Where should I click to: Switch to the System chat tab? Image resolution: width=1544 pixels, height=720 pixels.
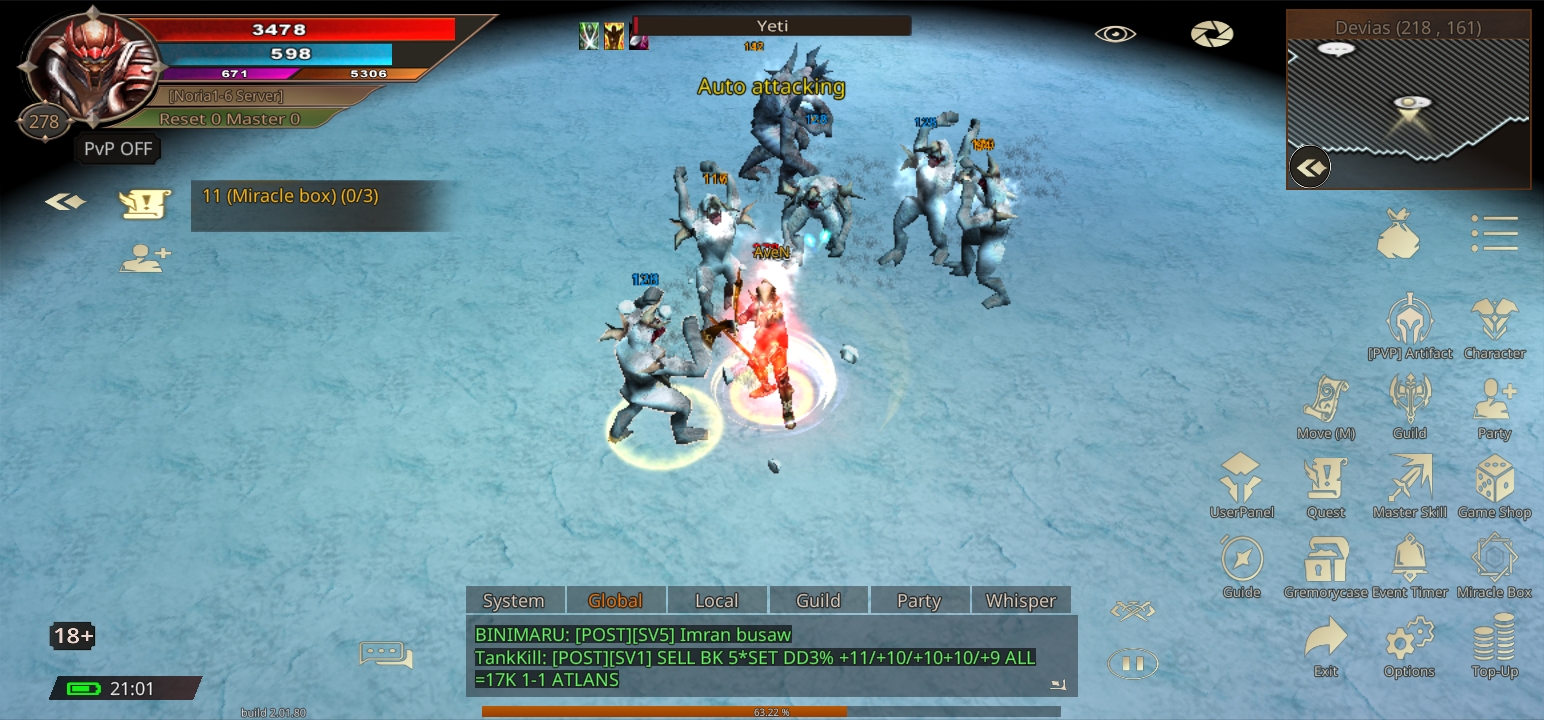pos(514,600)
